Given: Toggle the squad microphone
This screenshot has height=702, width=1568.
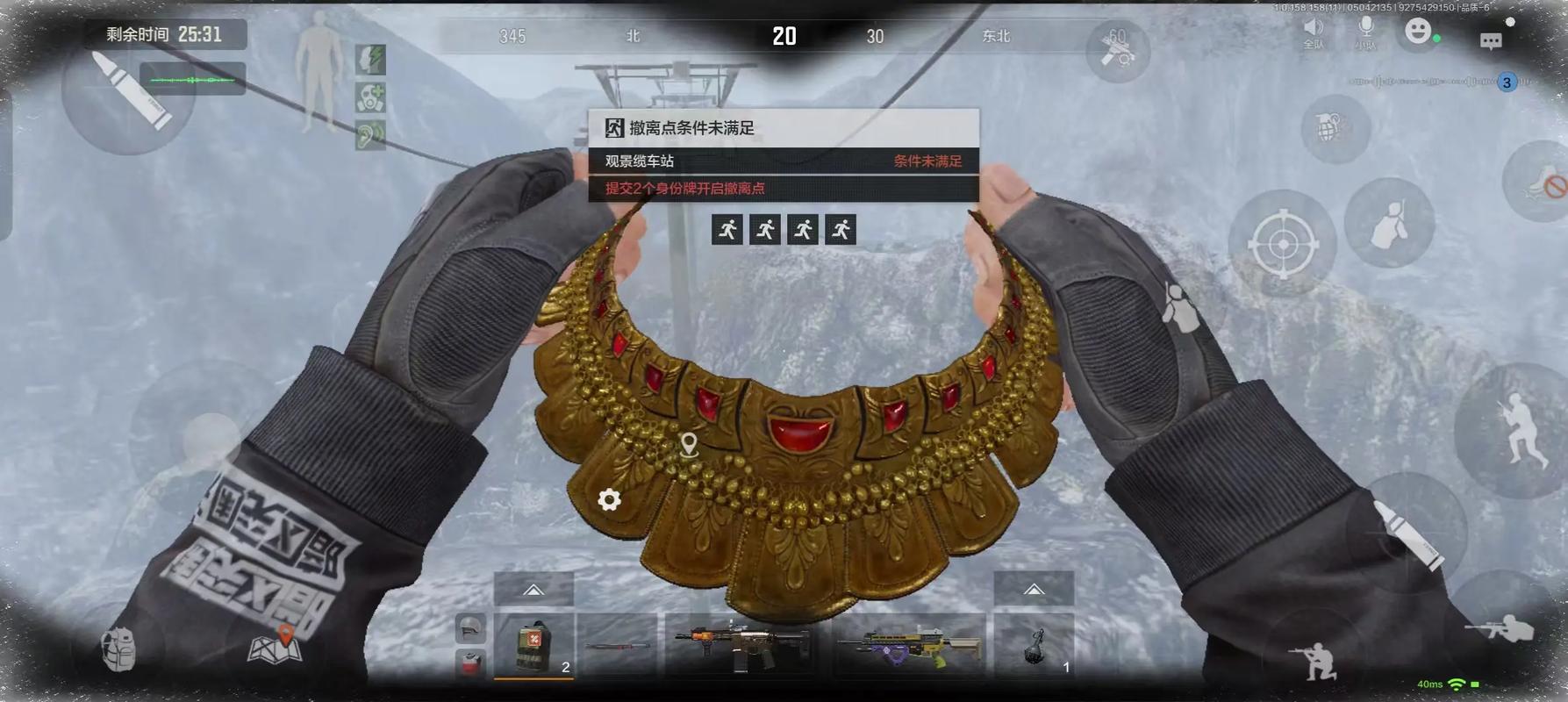Looking at the screenshot, I should pyautogui.click(x=1365, y=30).
